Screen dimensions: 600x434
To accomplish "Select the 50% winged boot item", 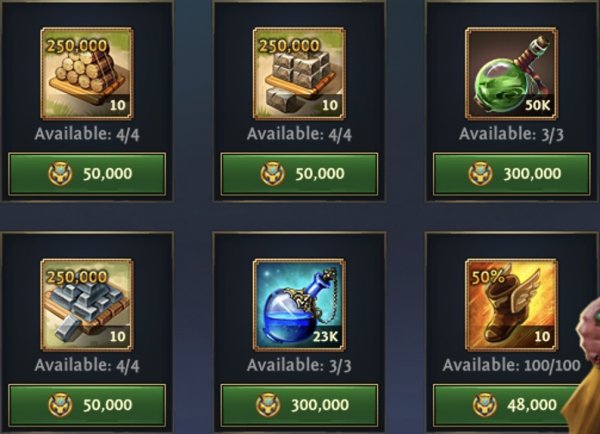I will [511, 305].
